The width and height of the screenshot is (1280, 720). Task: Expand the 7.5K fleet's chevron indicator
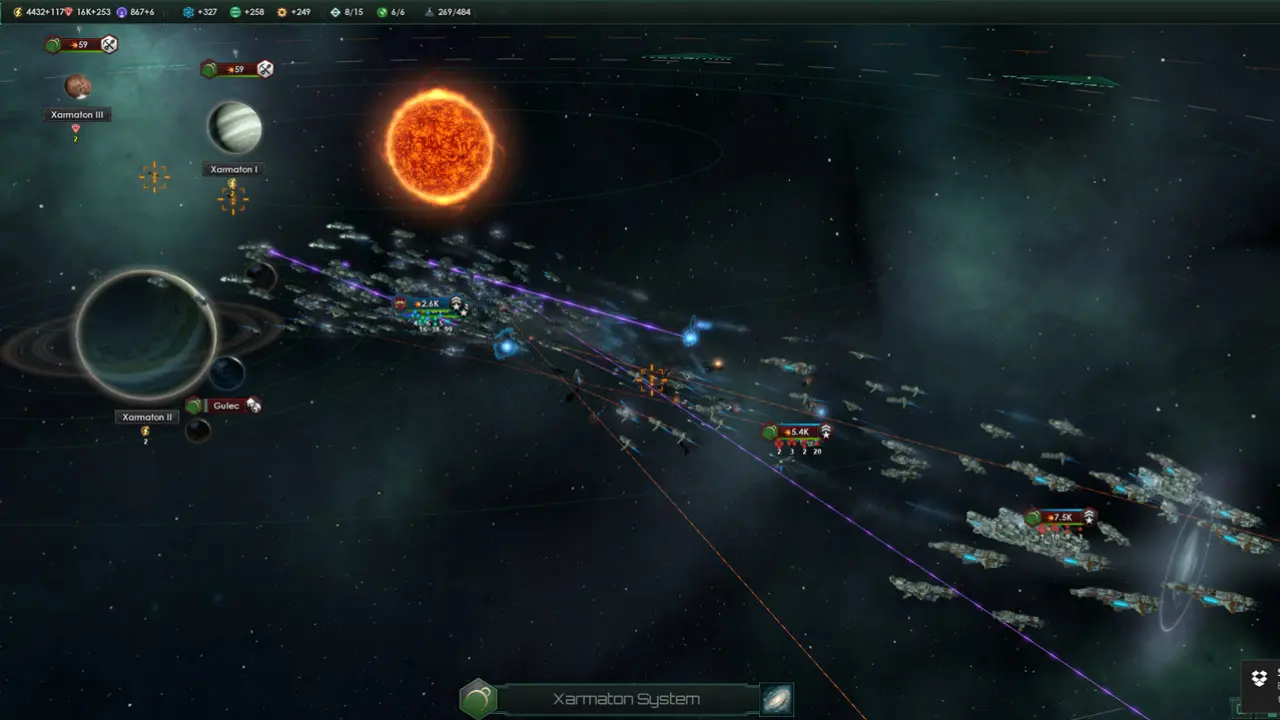pos(1089,517)
